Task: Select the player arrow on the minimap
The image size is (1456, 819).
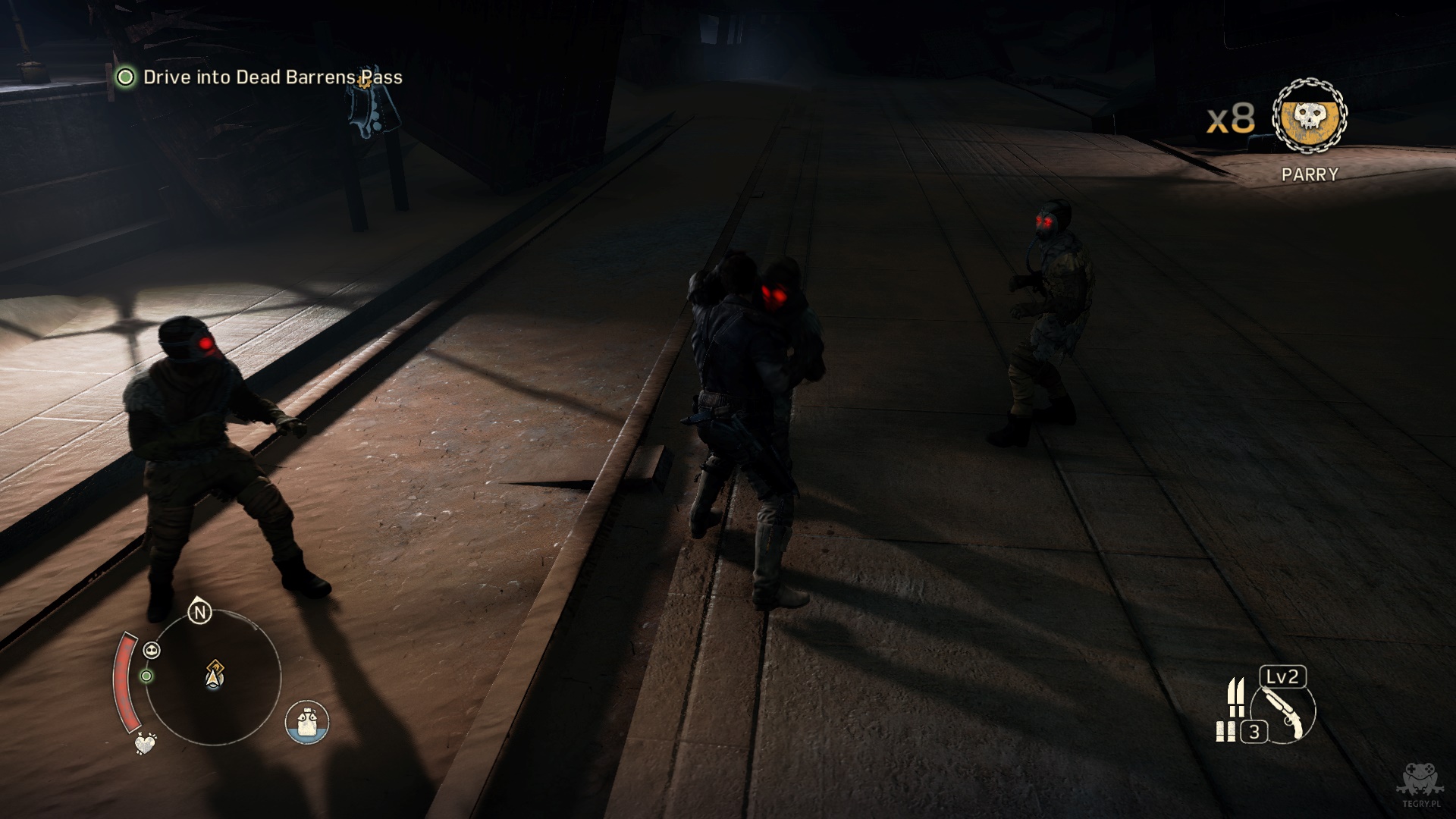Action: [215, 674]
